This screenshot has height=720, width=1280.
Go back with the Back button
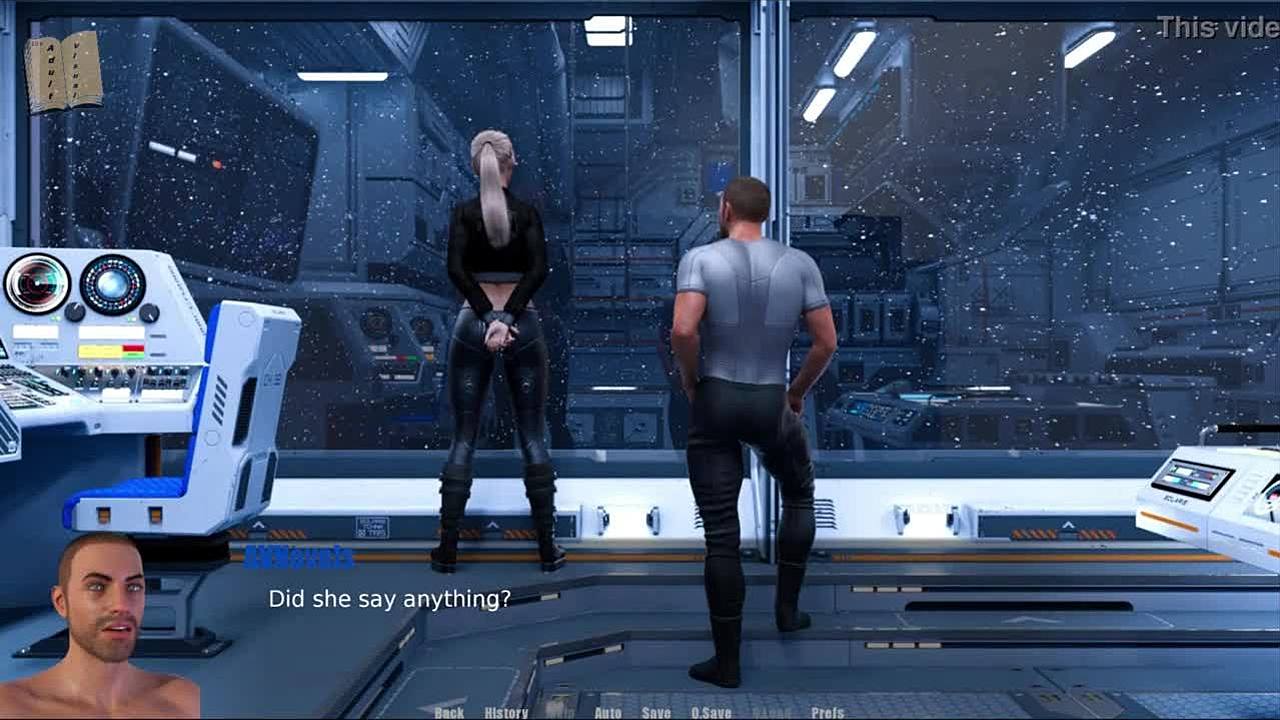click(449, 712)
